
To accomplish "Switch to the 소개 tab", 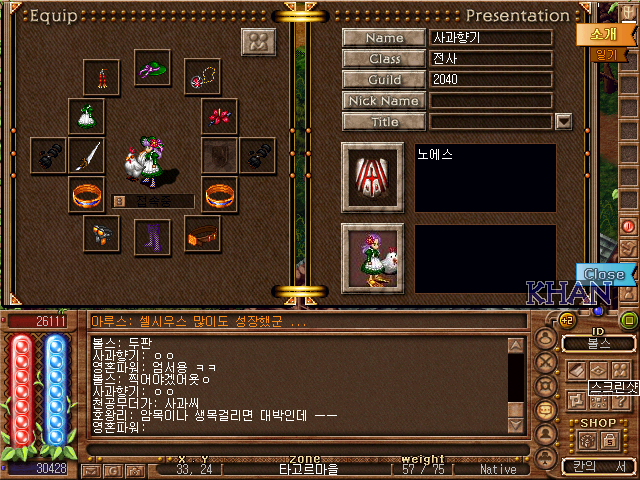I will point(595,32).
